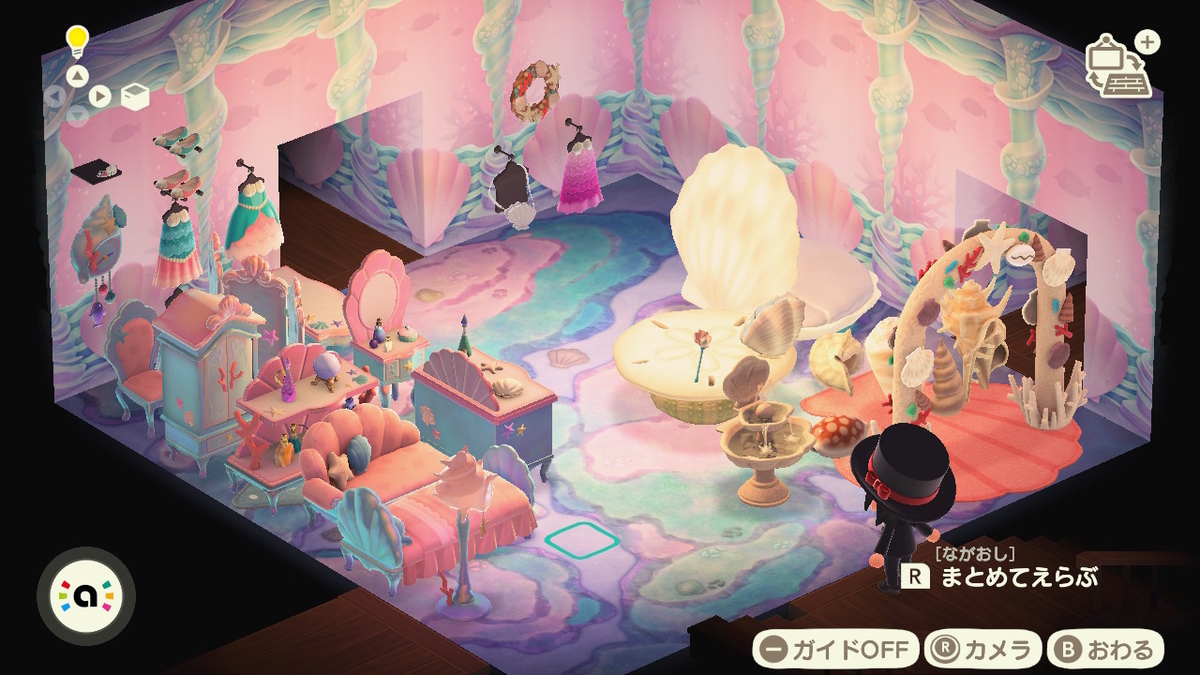Click the right arrow on the d-pad
The height and width of the screenshot is (675, 1200).
coord(100,96)
